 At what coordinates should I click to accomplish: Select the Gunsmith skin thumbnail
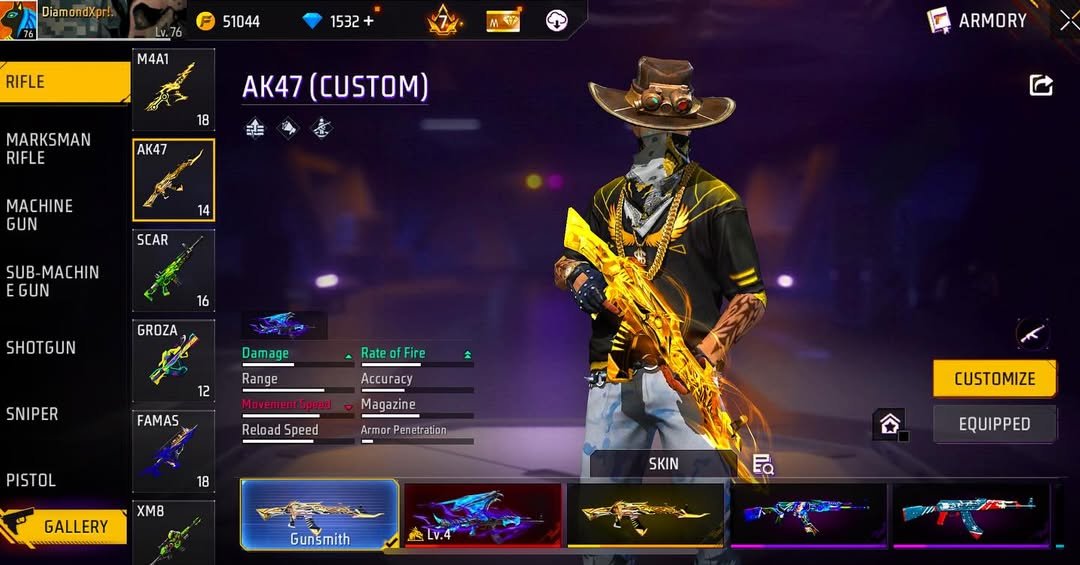(320, 514)
